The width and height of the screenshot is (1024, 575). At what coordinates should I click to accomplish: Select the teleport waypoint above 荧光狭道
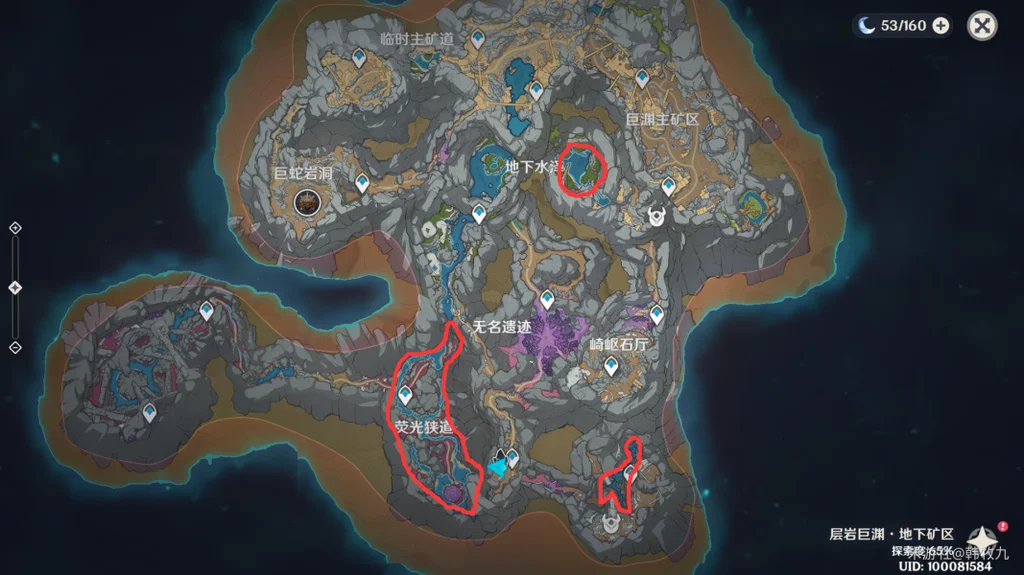(x=406, y=394)
